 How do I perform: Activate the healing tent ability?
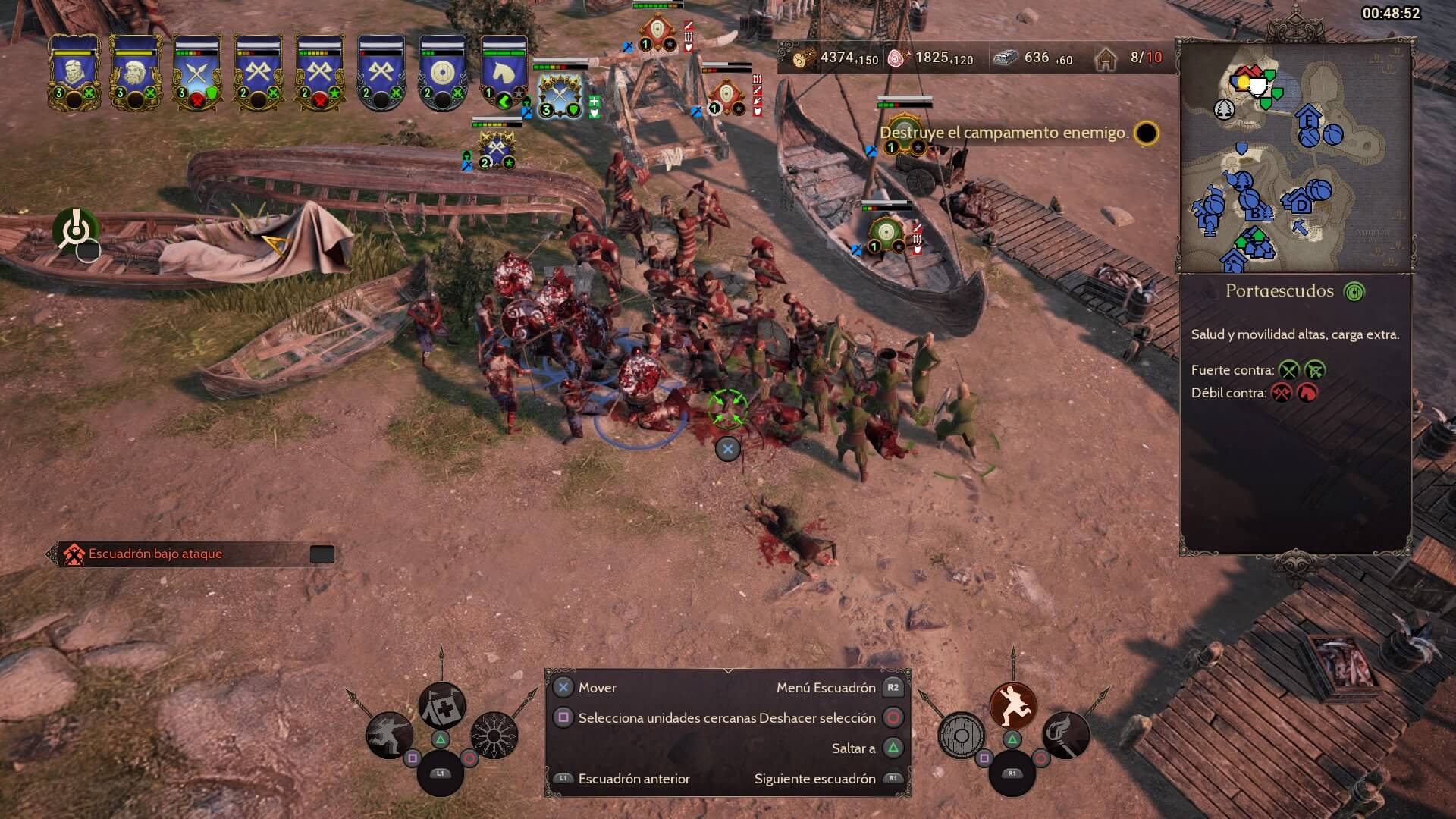442,704
